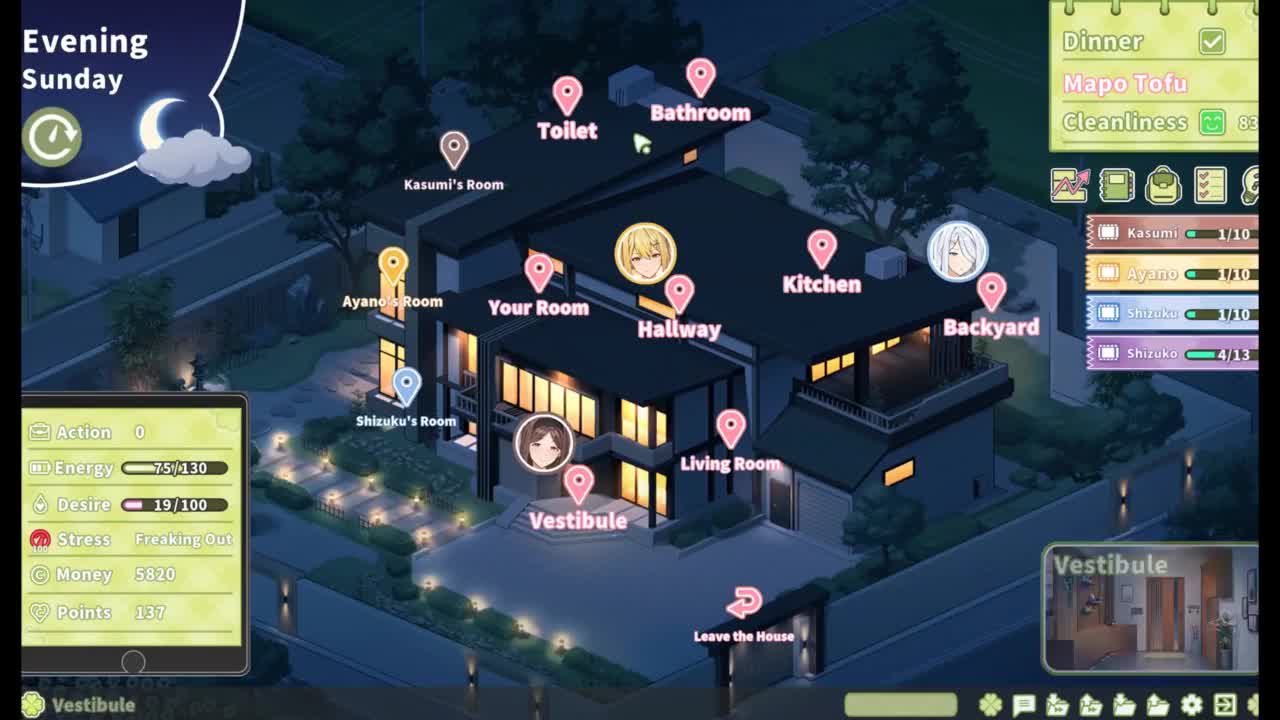Open the backpack inventory icon
1280x720 pixels.
click(1163, 185)
